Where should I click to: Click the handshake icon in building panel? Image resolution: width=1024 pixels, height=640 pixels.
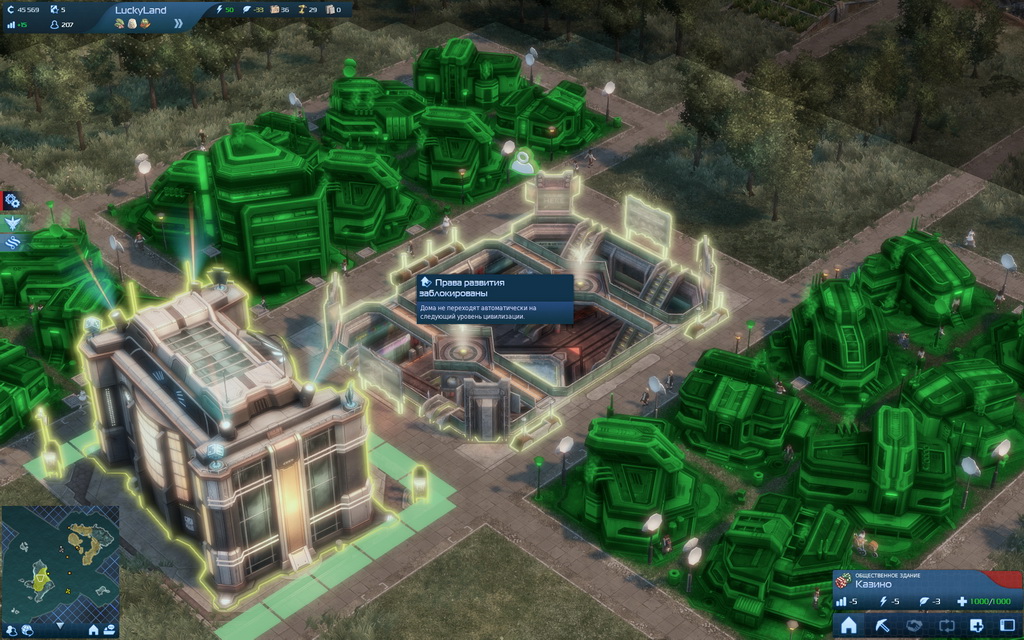coord(914,626)
